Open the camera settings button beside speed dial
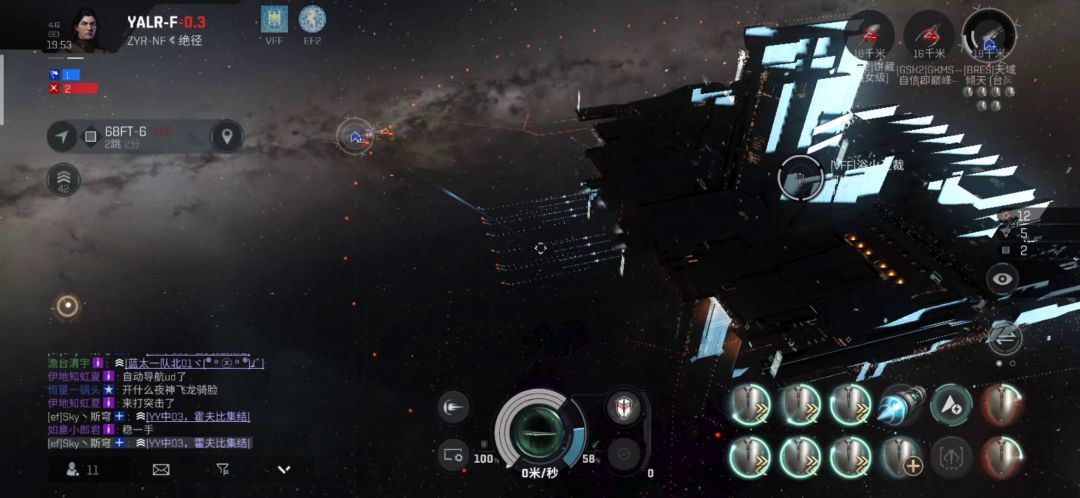This screenshot has width=1080, height=498. pos(453,456)
